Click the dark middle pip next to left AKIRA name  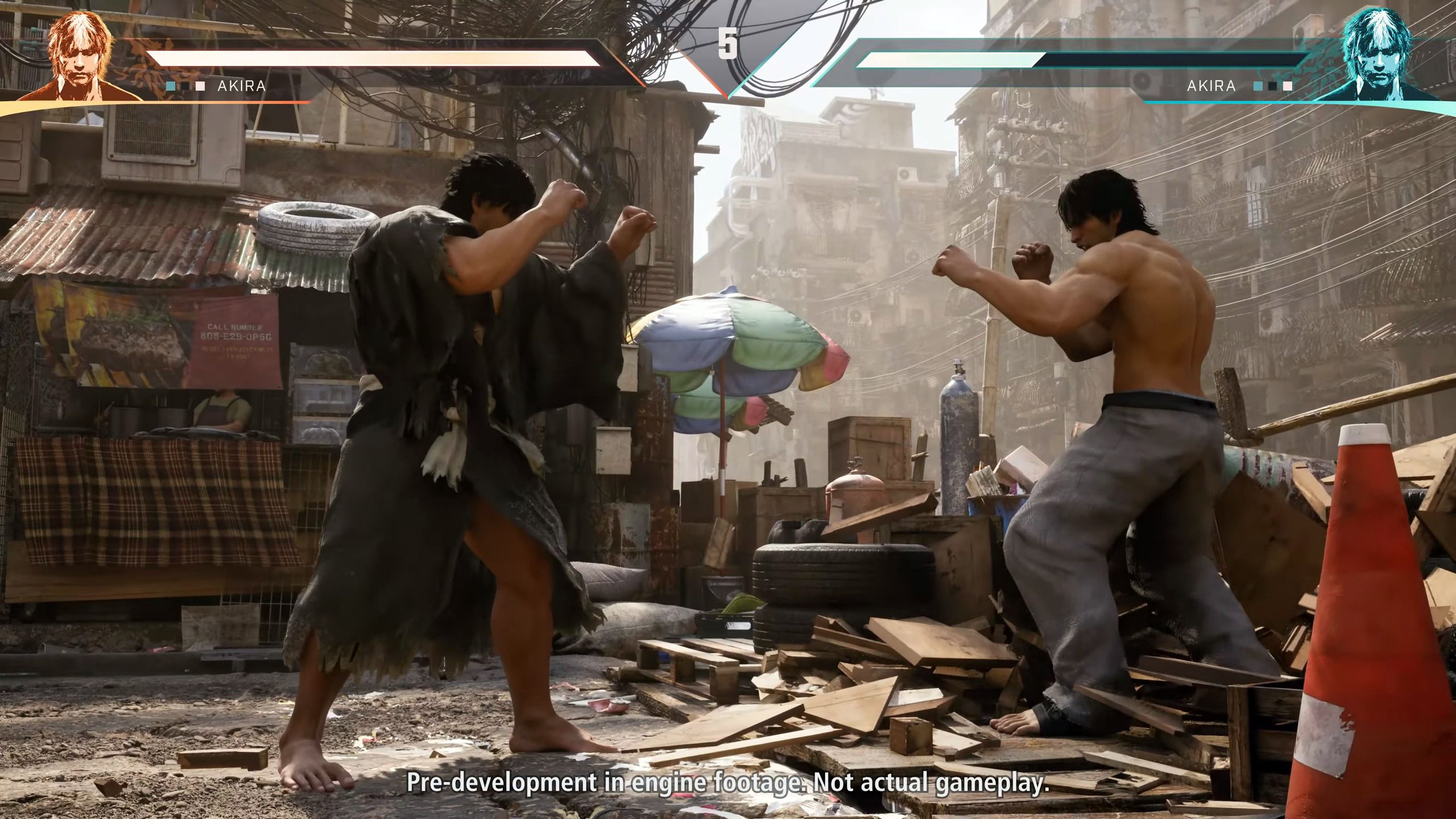185,86
